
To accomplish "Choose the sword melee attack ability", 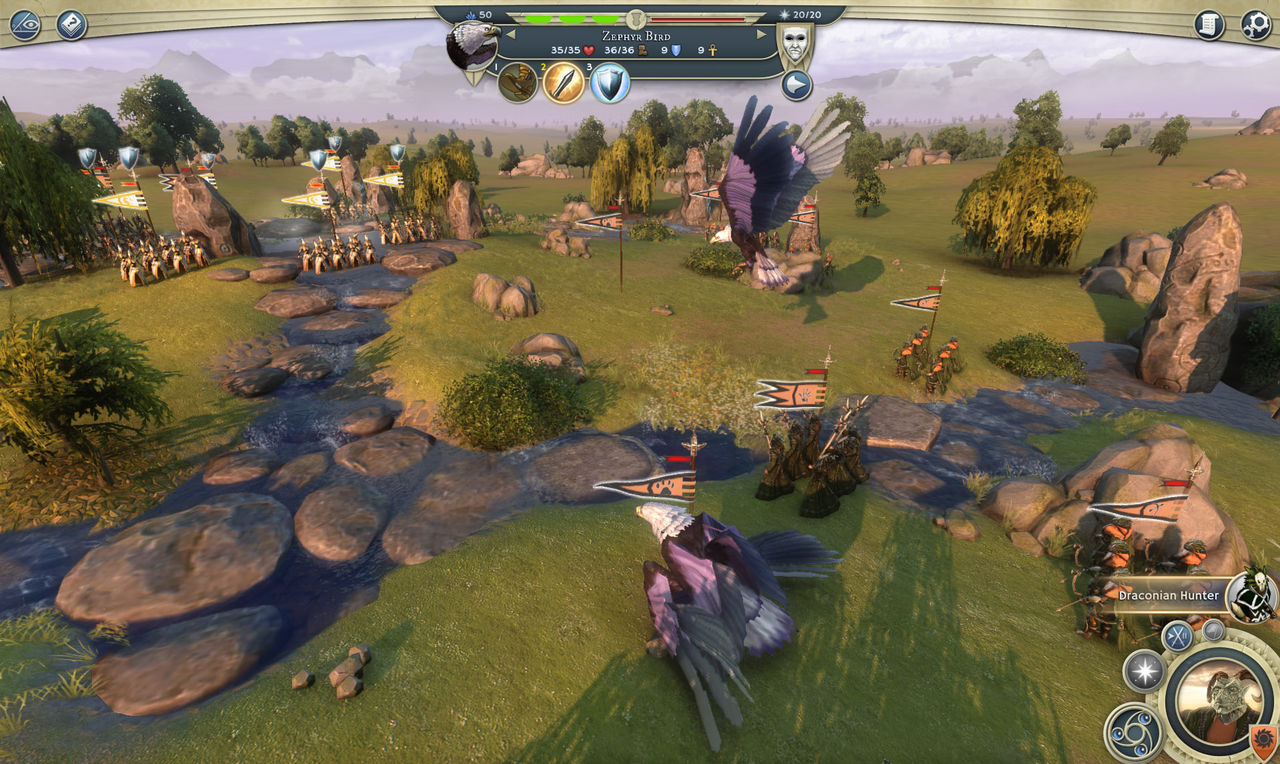I will tap(564, 83).
